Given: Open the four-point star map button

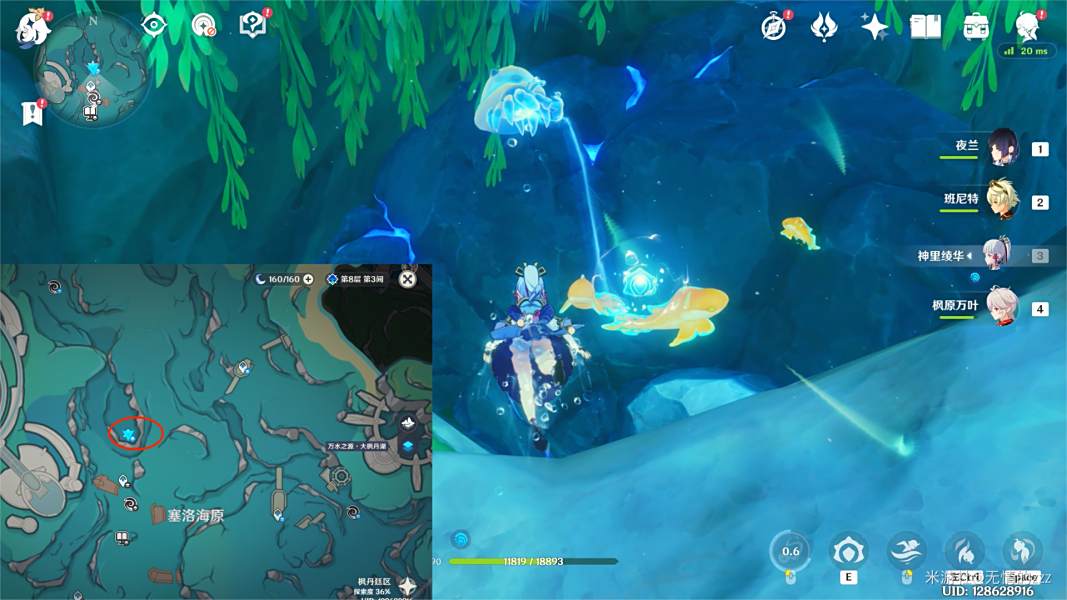Looking at the screenshot, I should (407, 586).
